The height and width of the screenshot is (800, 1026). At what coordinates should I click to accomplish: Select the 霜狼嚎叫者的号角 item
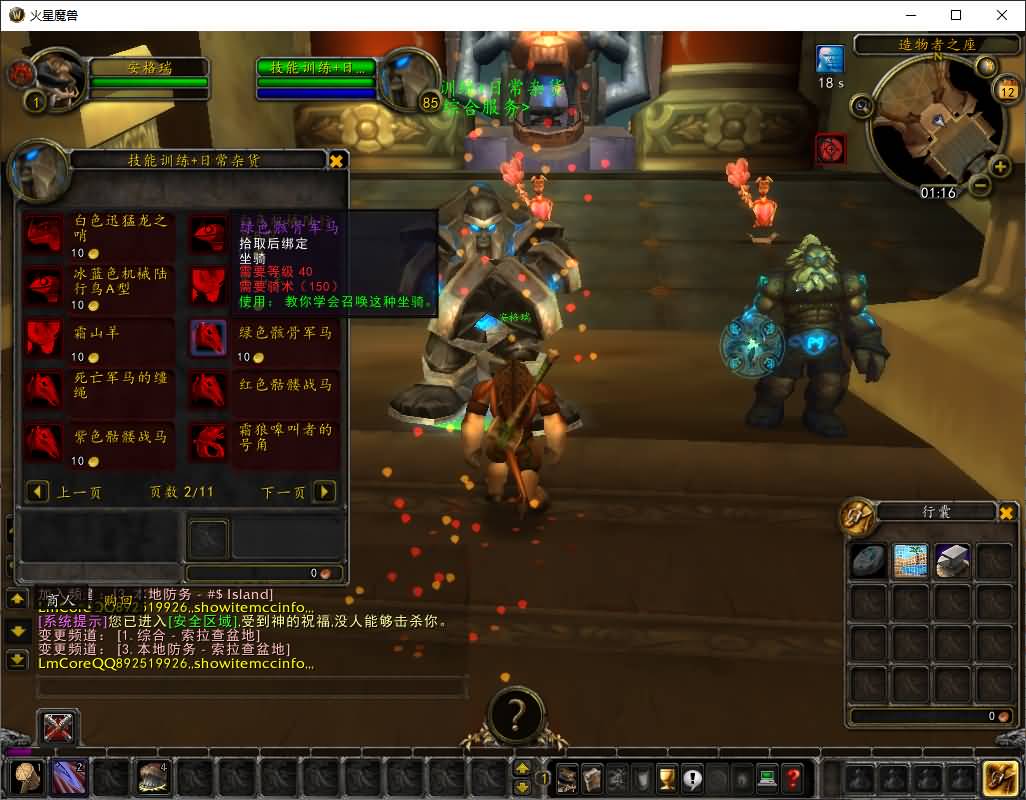[x=209, y=441]
